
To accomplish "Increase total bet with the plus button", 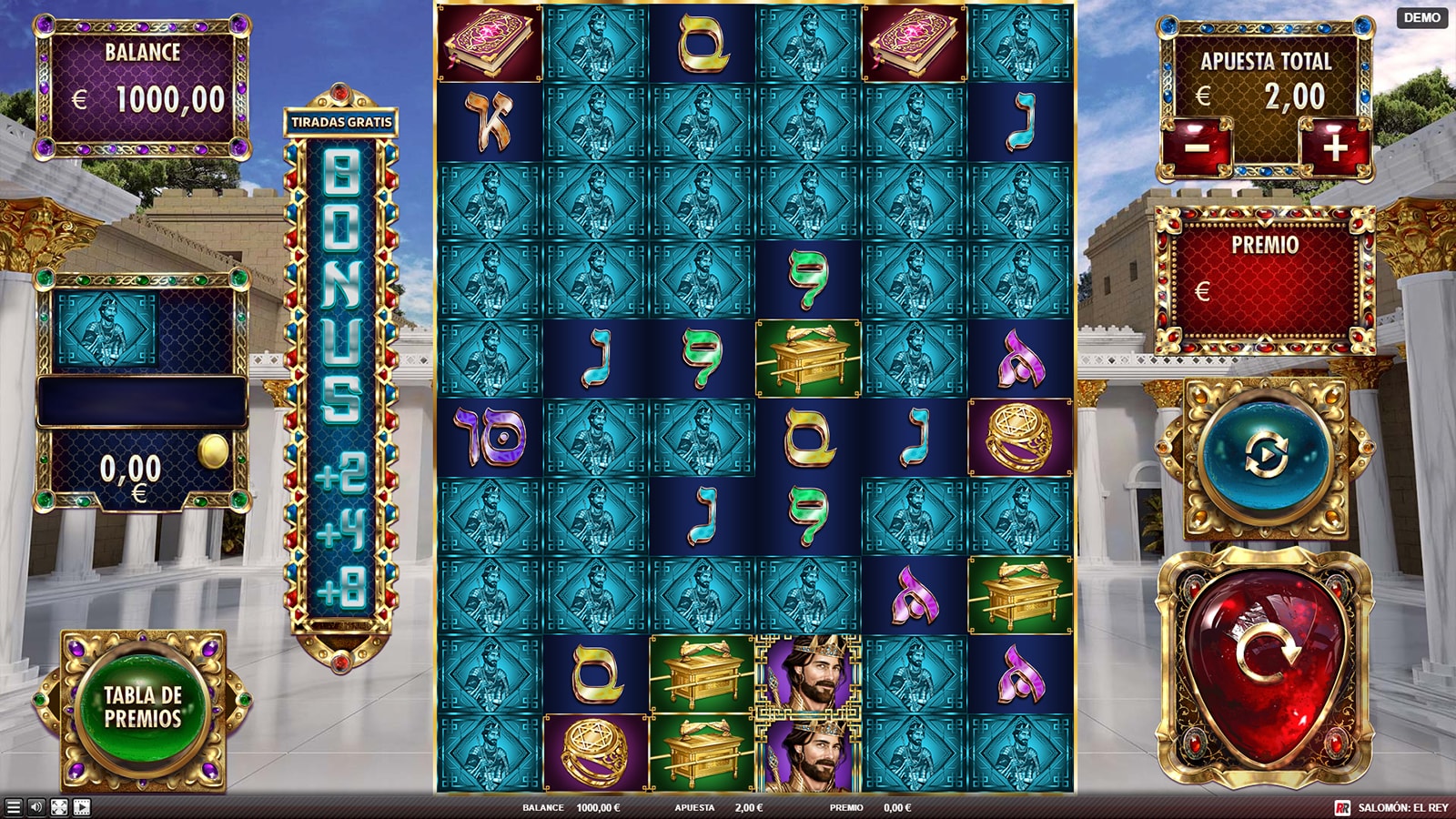I will click(1333, 147).
